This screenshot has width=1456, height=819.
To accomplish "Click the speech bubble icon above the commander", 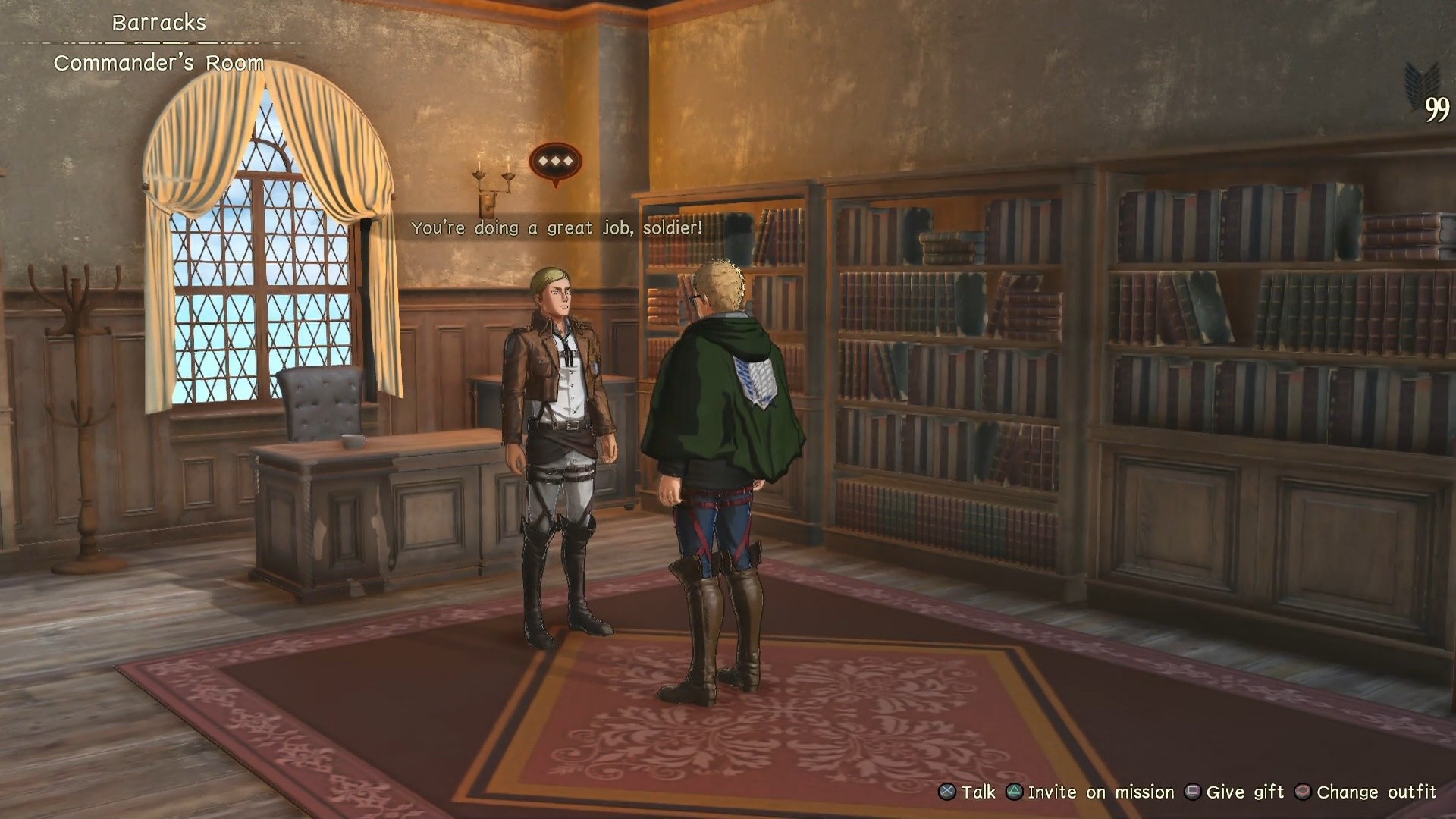I will coord(555,162).
